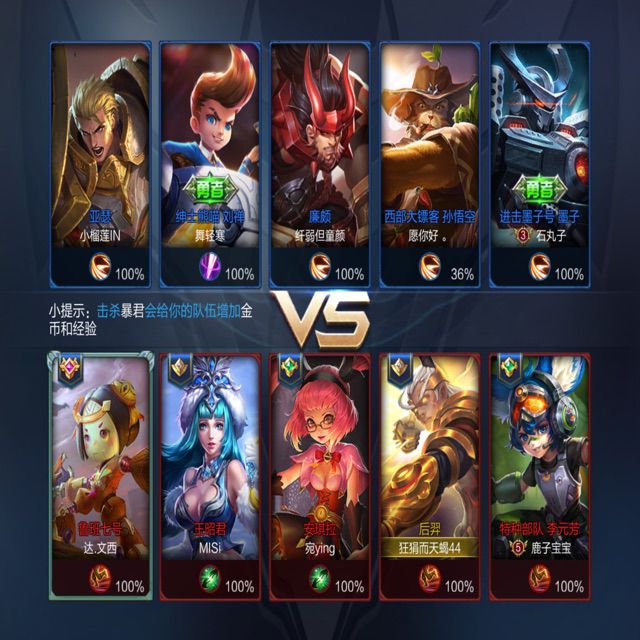
Task: Click 王昭君's green summoner spell icon
Action: pos(210,585)
